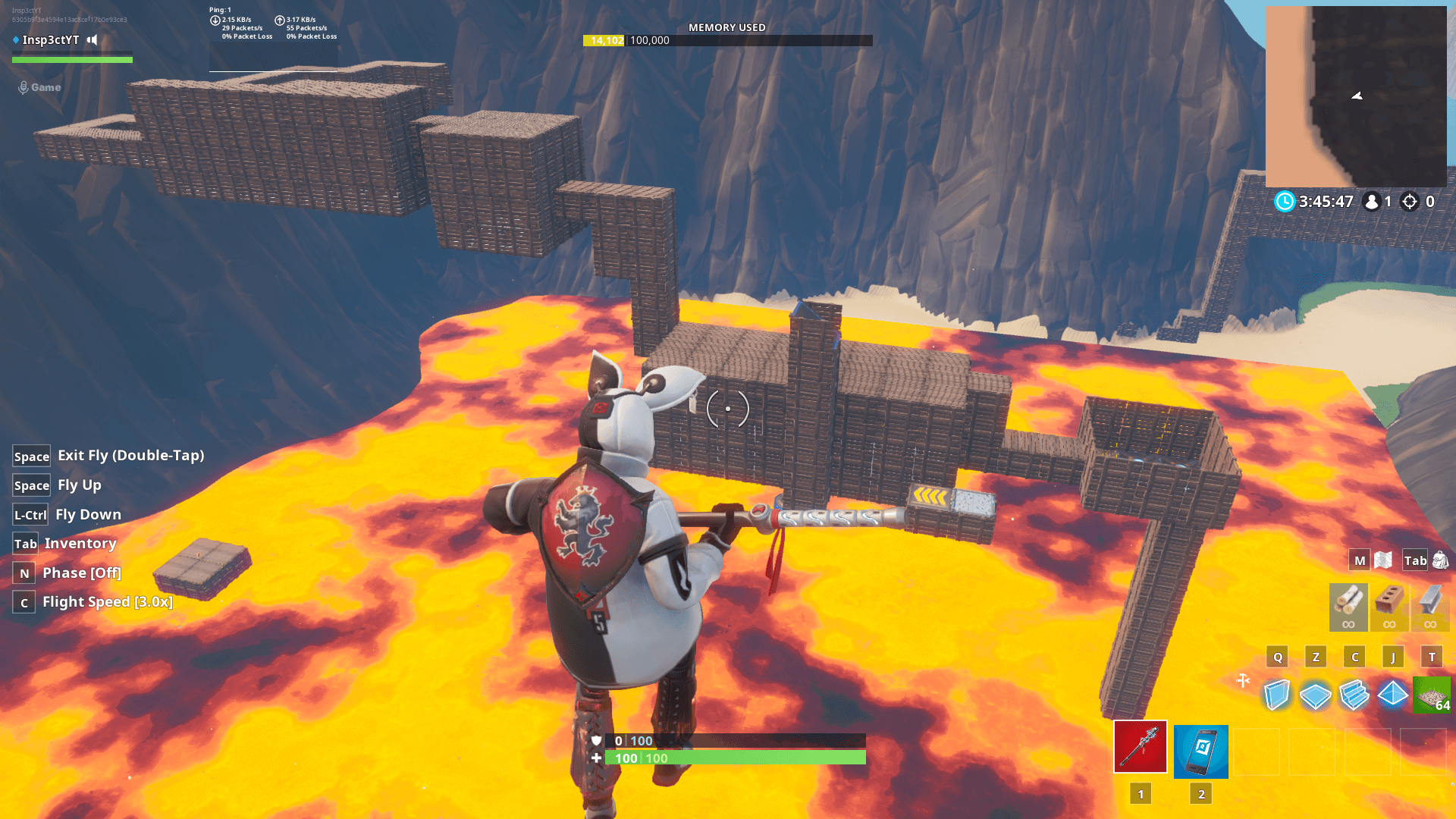Select the roof pyramid build piece
The height and width of the screenshot is (819, 1456).
click(x=1392, y=694)
